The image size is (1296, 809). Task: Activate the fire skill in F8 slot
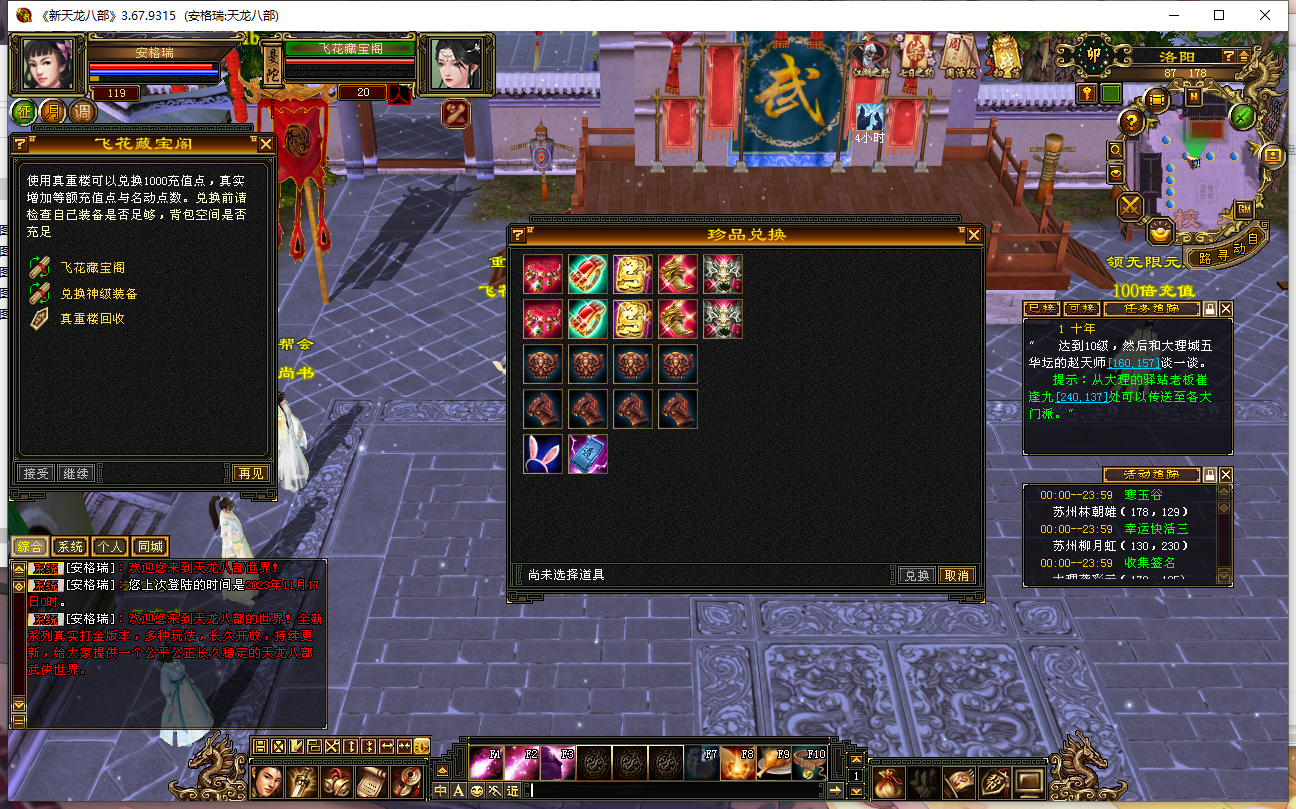point(737,763)
